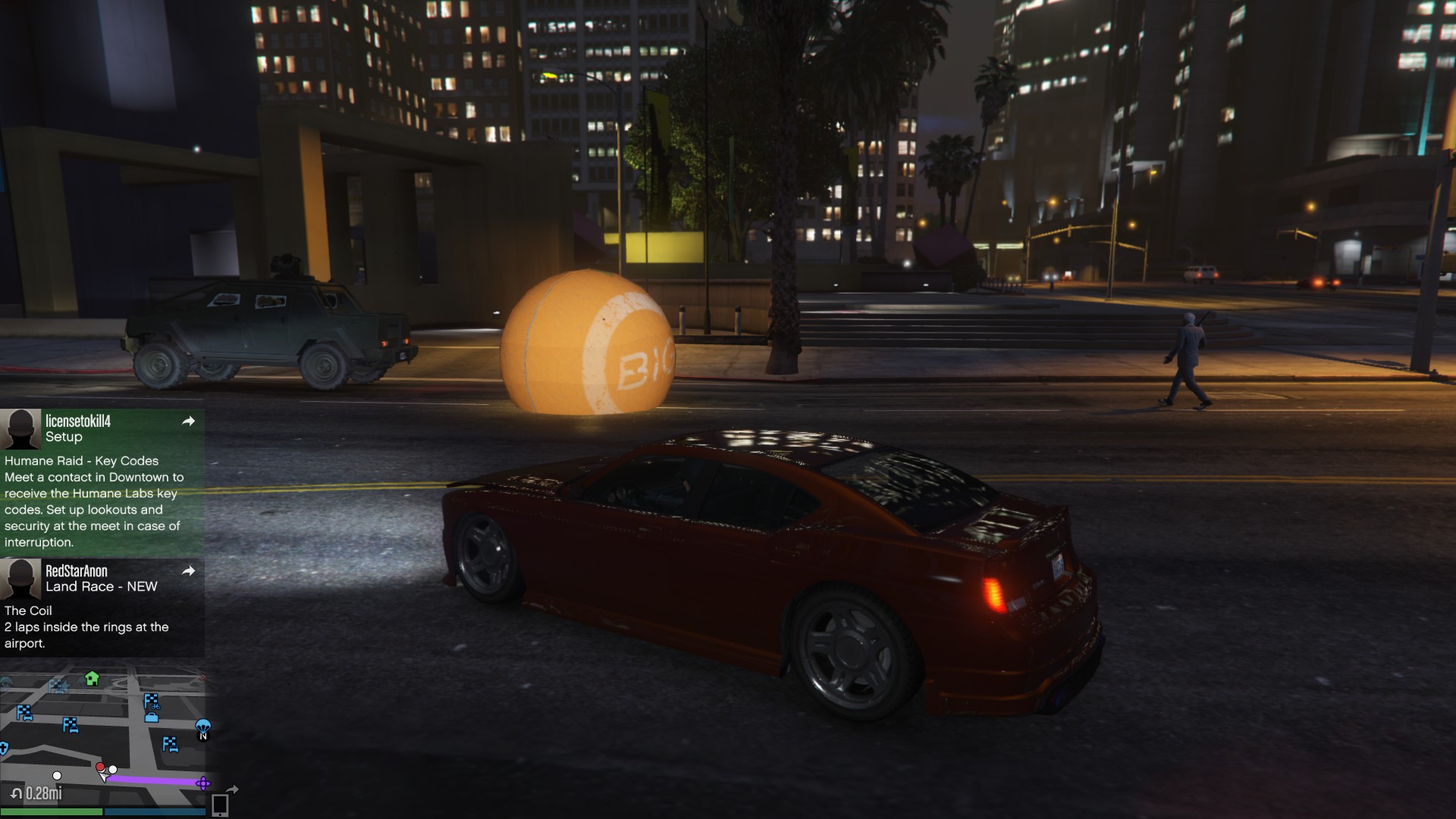Image resolution: width=1456 pixels, height=819 pixels.
Task: Select the green safehouse marker on the minimap
Action: point(92,678)
